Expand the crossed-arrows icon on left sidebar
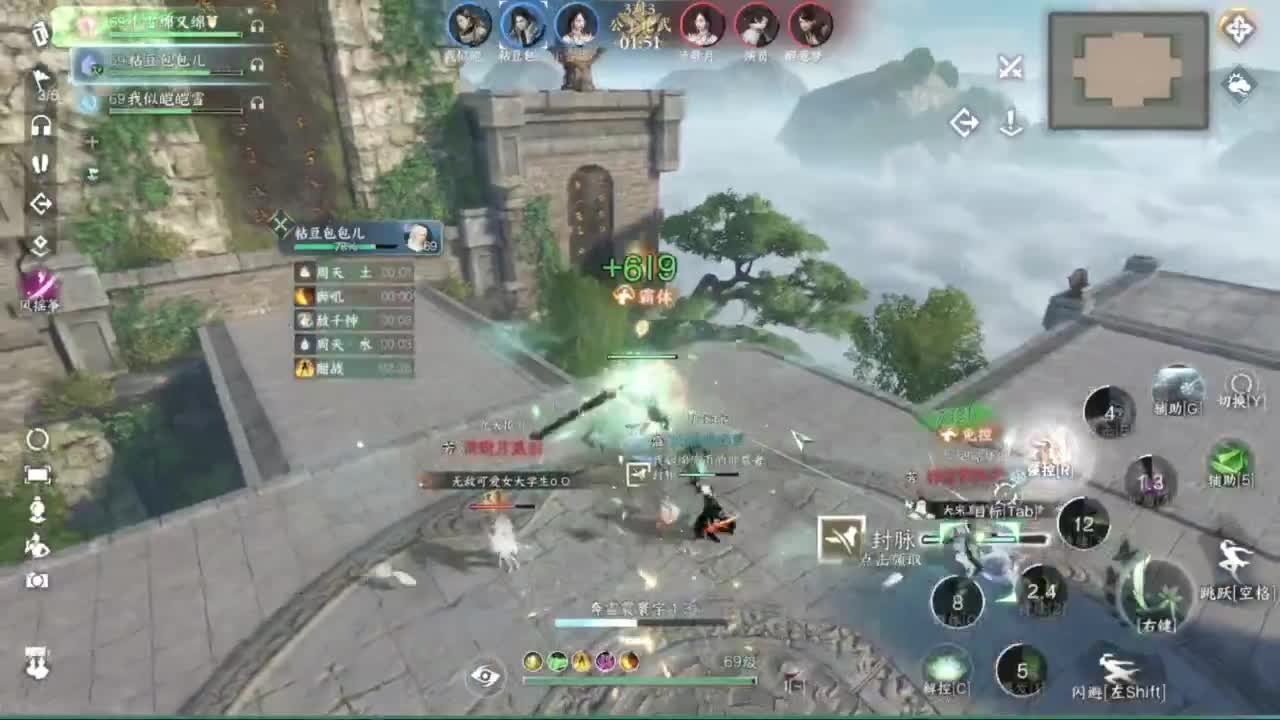1280x720 pixels. (41, 203)
